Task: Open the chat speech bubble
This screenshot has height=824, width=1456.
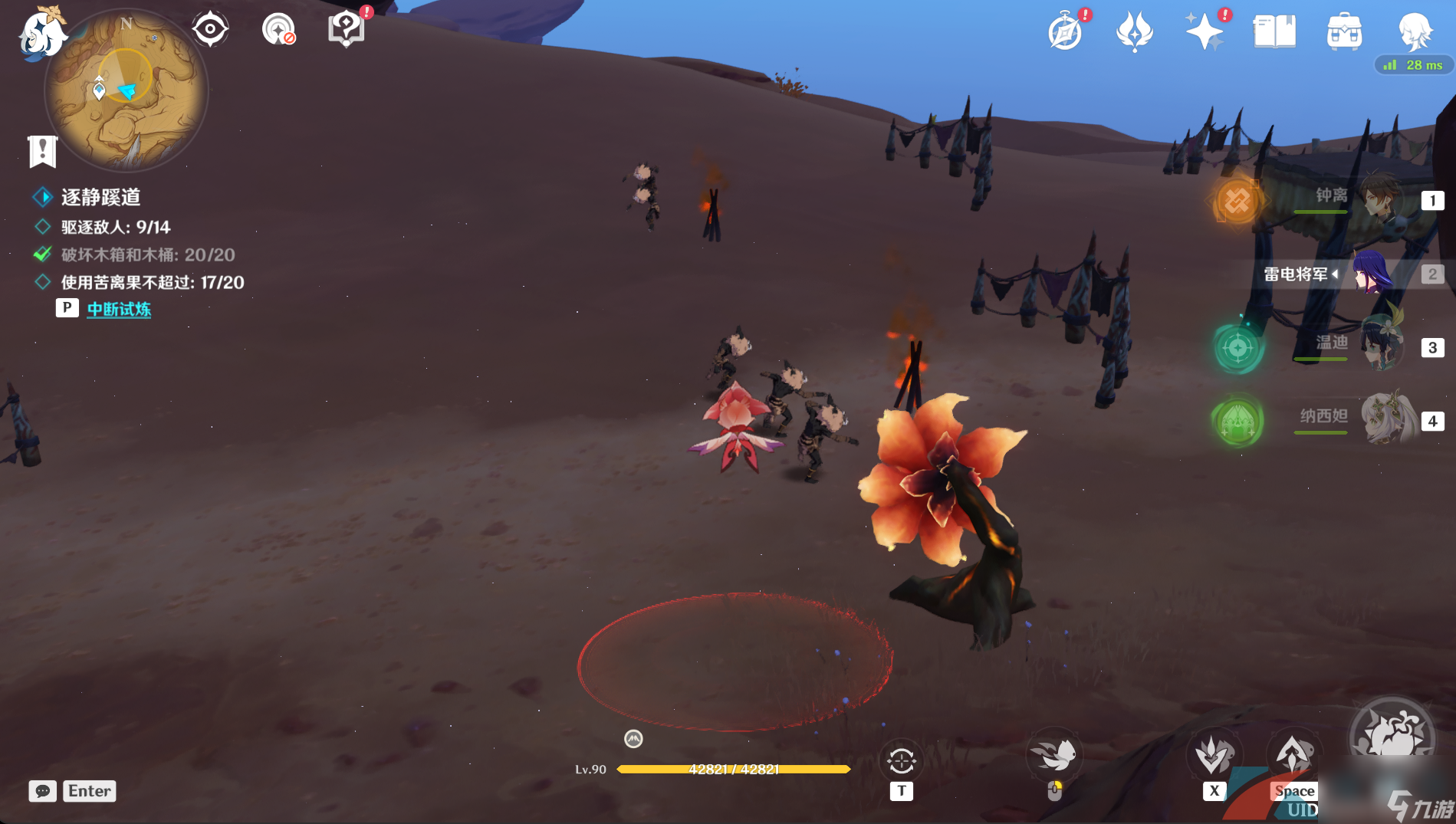Action: tap(43, 791)
